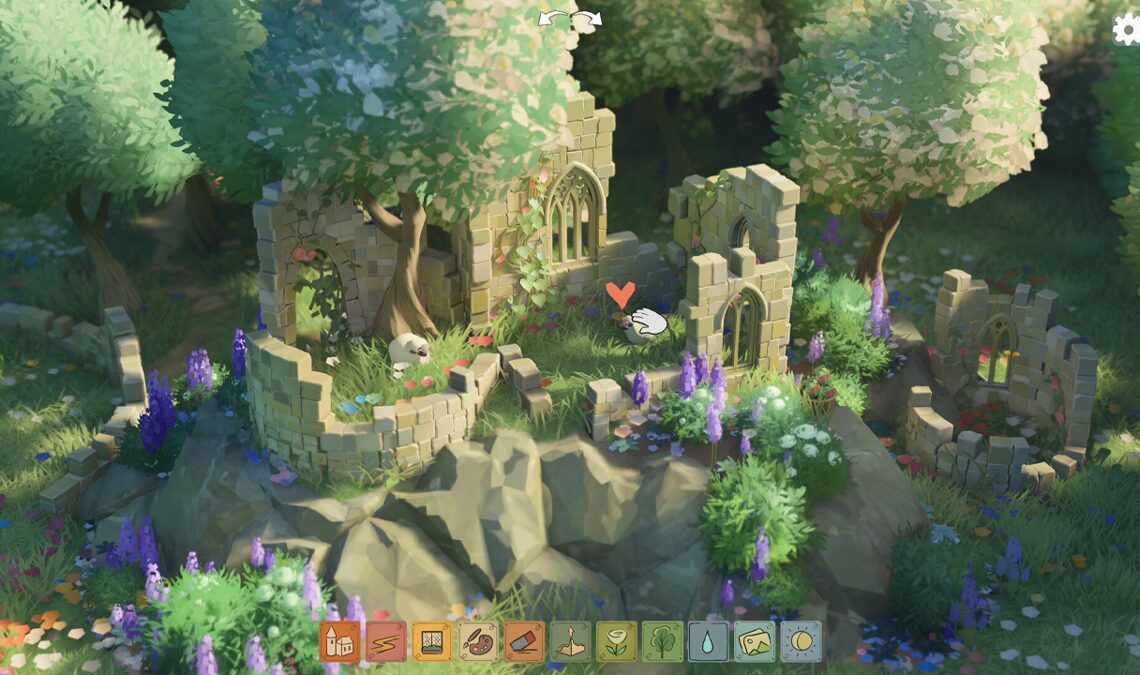Choose the winding path tool
The width and height of the screenshot is (1140, 675).
385,641
